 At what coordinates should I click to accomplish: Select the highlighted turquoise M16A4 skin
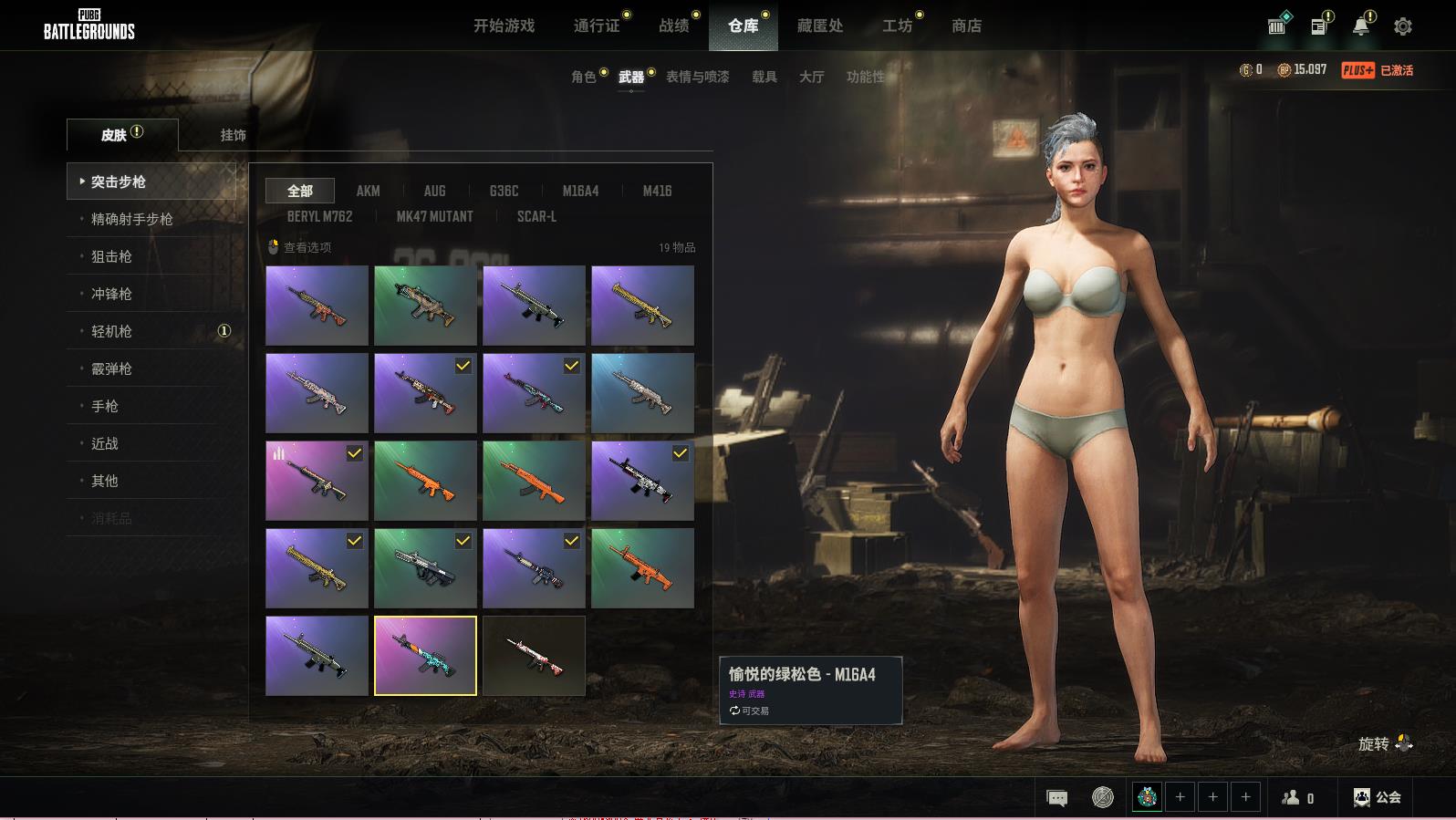point(425,656)
